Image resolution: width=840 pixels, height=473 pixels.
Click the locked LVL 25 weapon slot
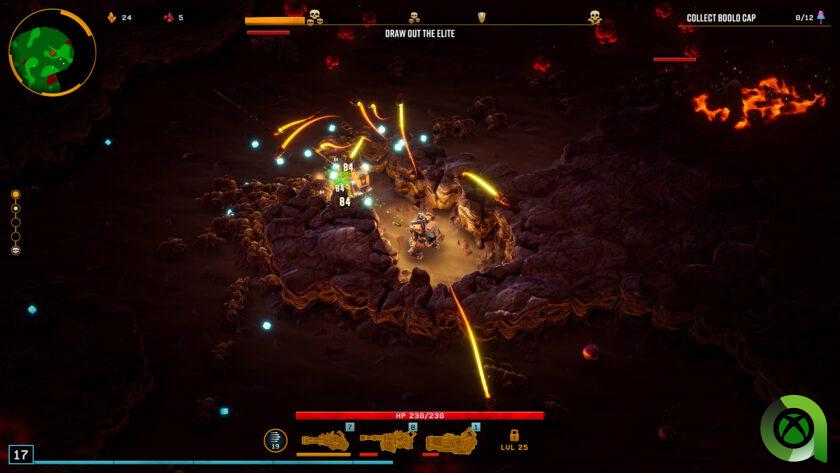(x=514, y=440)
